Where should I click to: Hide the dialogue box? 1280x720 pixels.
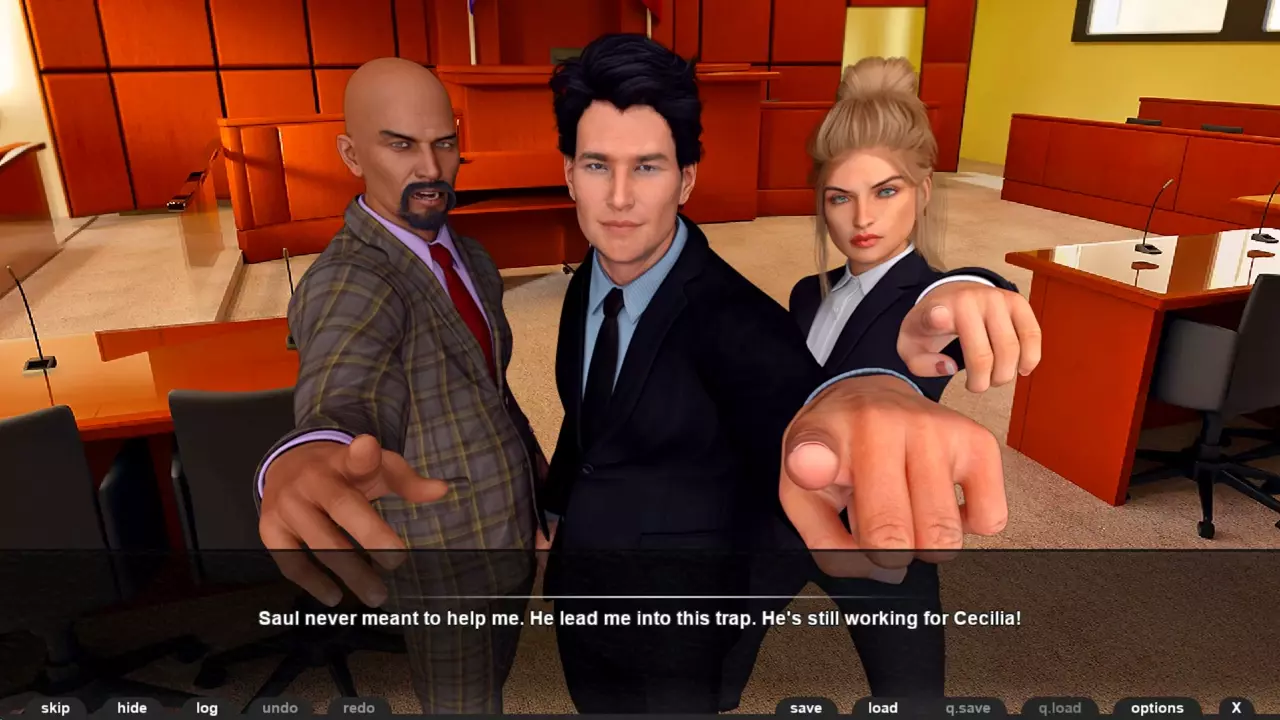tap(132, 708)
